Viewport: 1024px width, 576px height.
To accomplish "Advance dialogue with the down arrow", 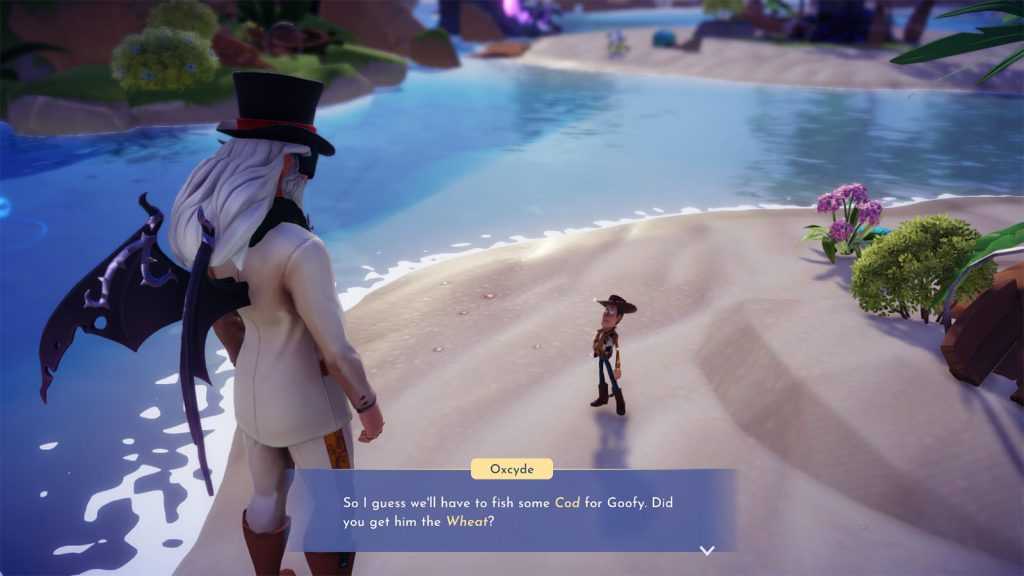I will 707,550.
